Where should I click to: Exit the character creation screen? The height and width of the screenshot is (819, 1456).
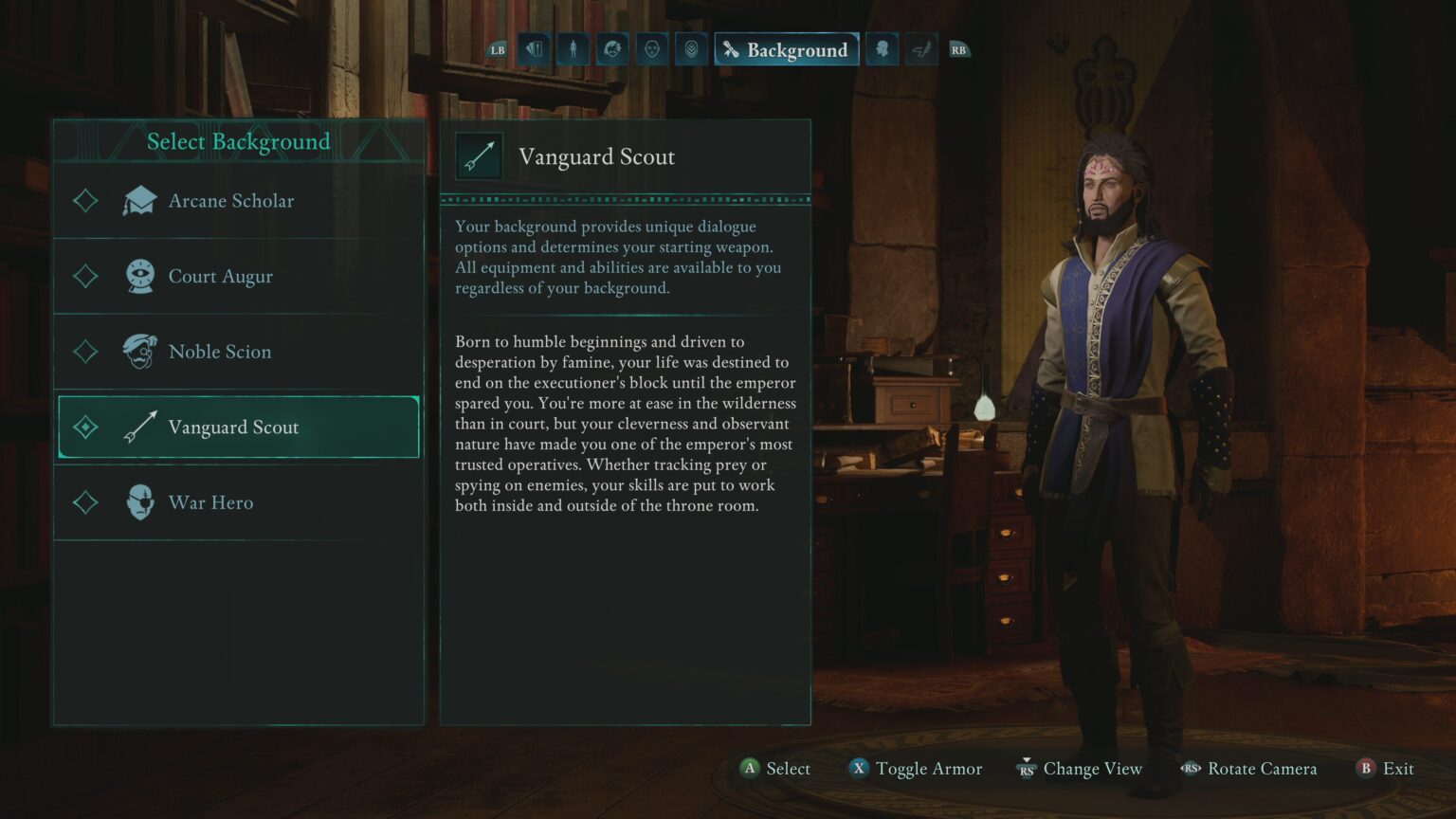click(x=1385, y=769)
